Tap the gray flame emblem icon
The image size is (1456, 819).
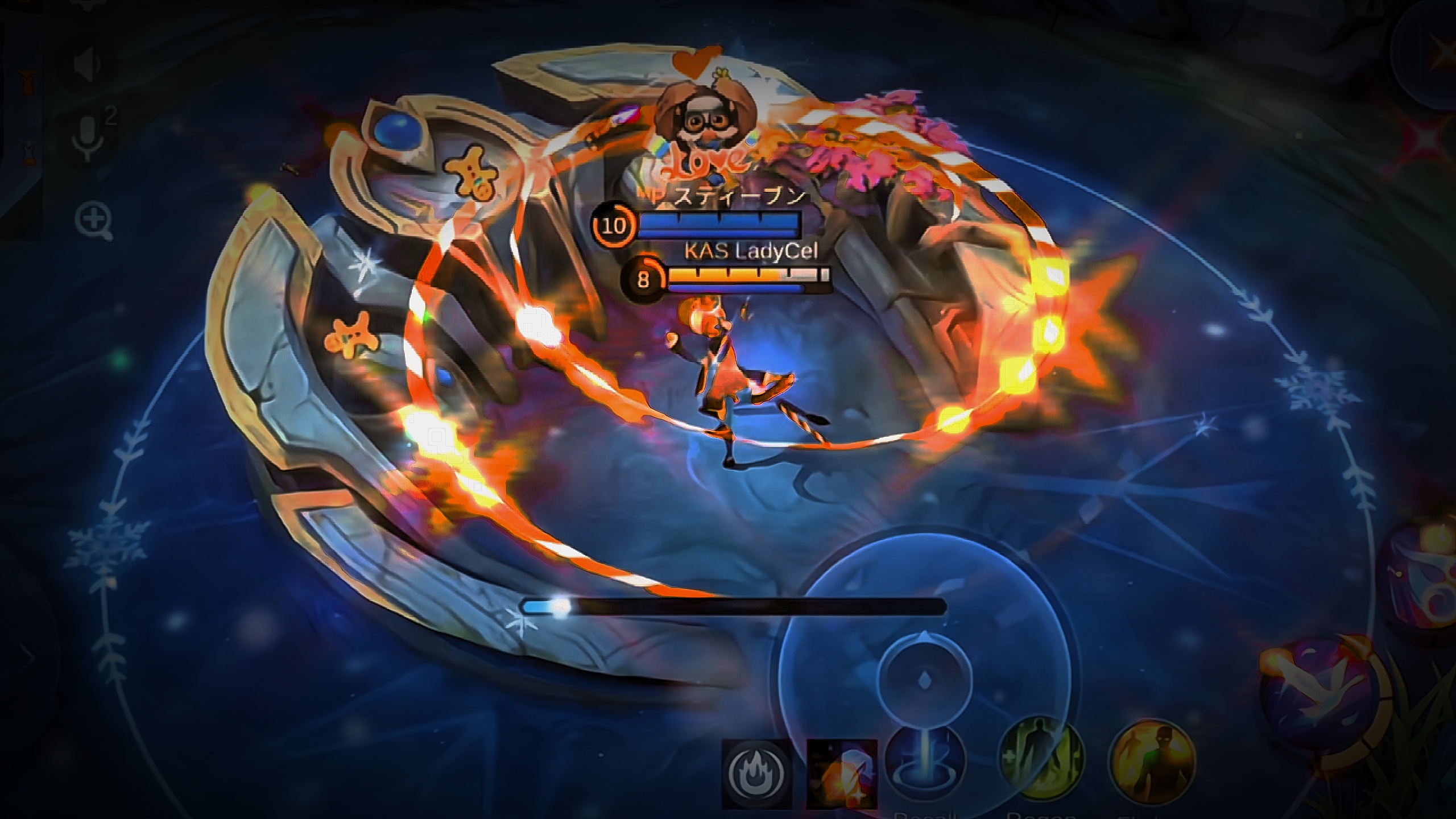tap(757, 773)
